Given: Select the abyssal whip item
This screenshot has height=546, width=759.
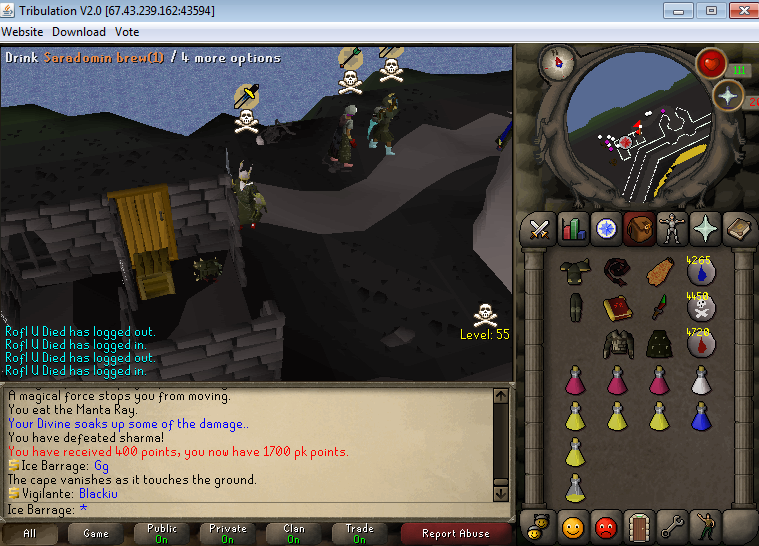Looking at the screenshot, I should pos(615,271).
